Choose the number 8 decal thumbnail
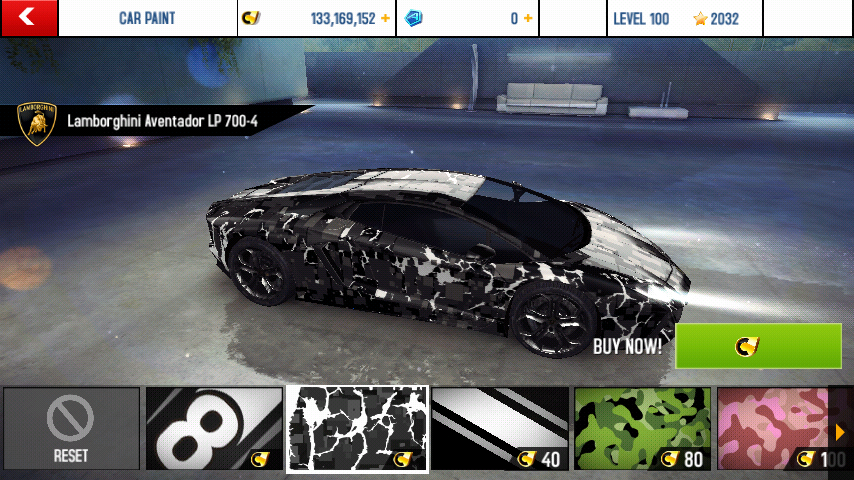 214,429
